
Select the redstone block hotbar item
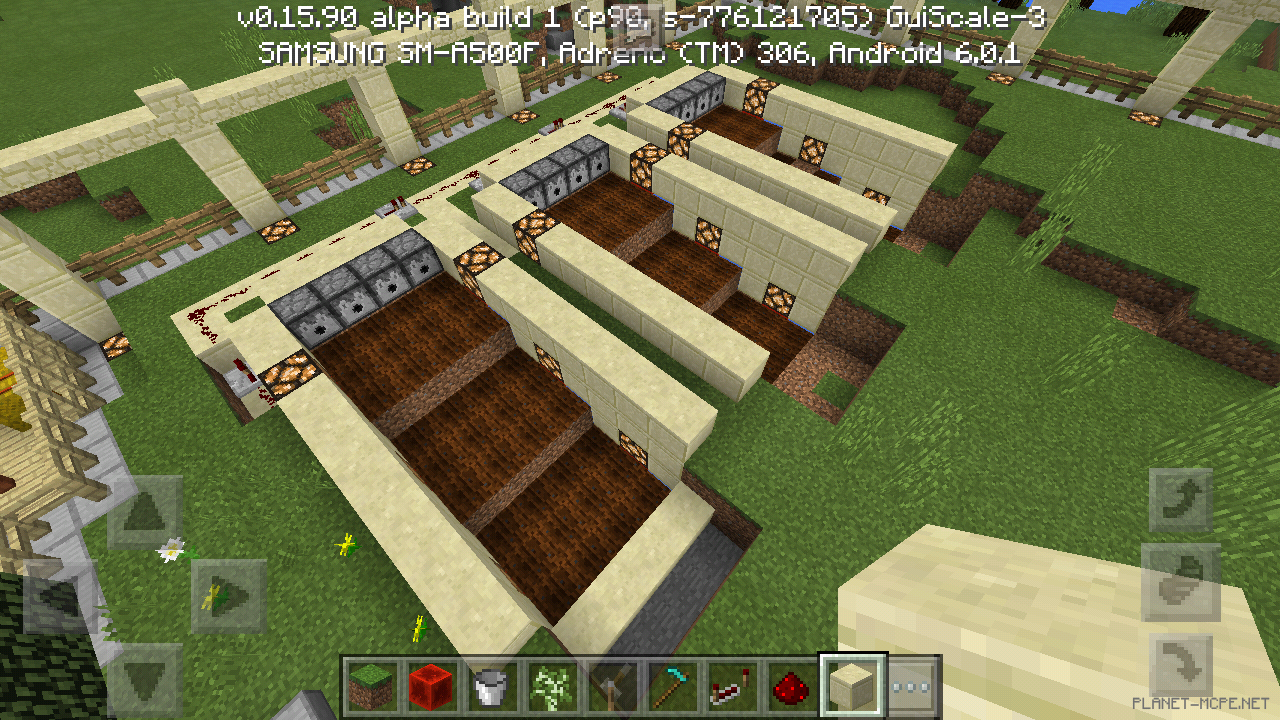[x=430, y=686]
